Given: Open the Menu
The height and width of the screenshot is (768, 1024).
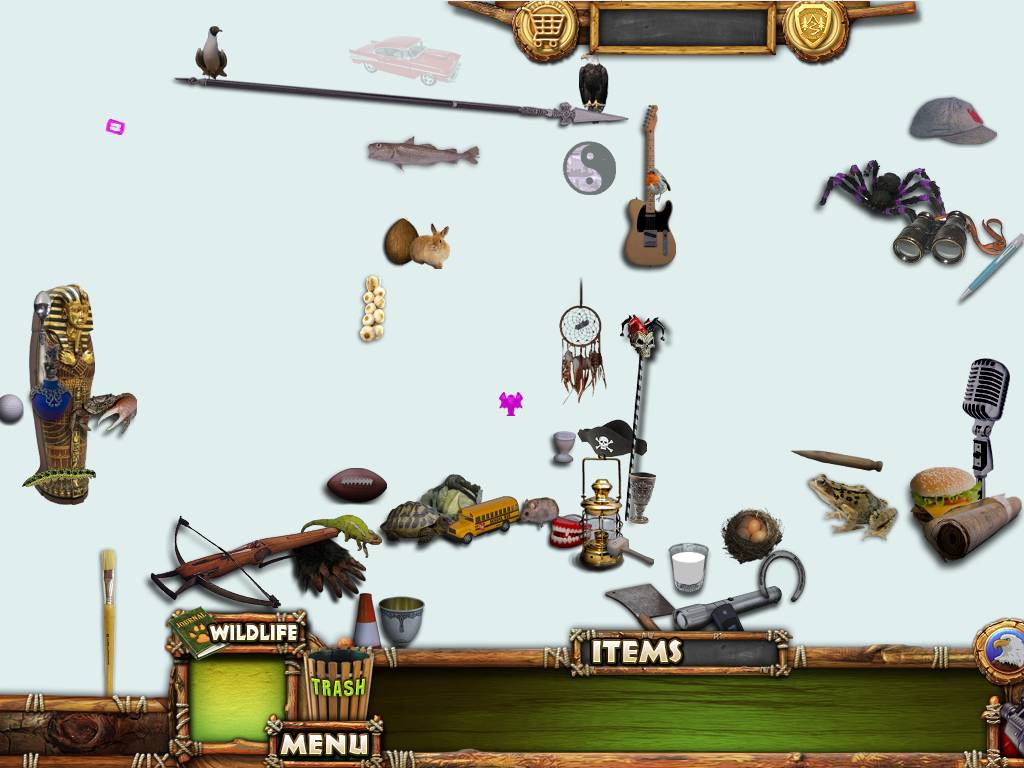Looking at the screenshot, I should click(x=324, y=744).
